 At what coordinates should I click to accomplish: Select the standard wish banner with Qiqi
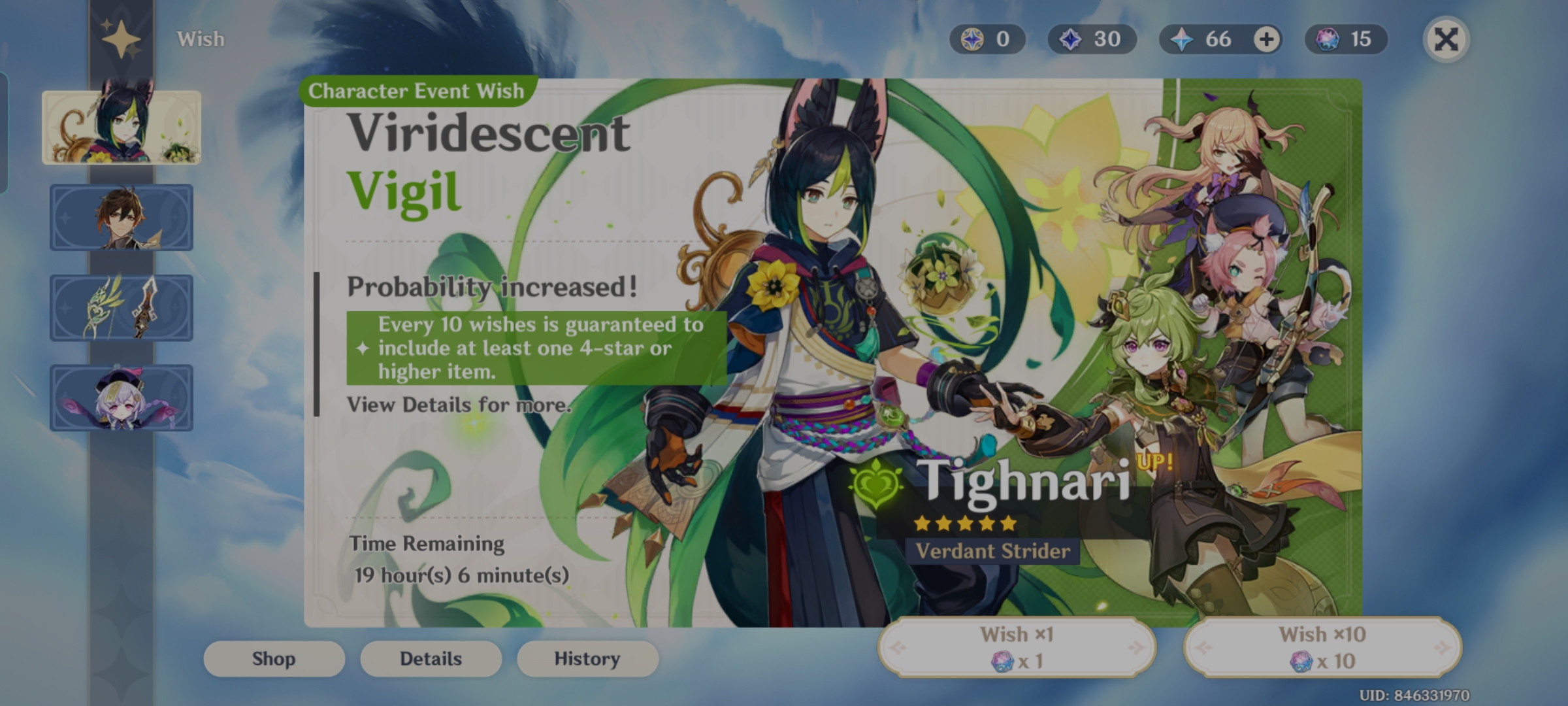(x=122, y=397)
